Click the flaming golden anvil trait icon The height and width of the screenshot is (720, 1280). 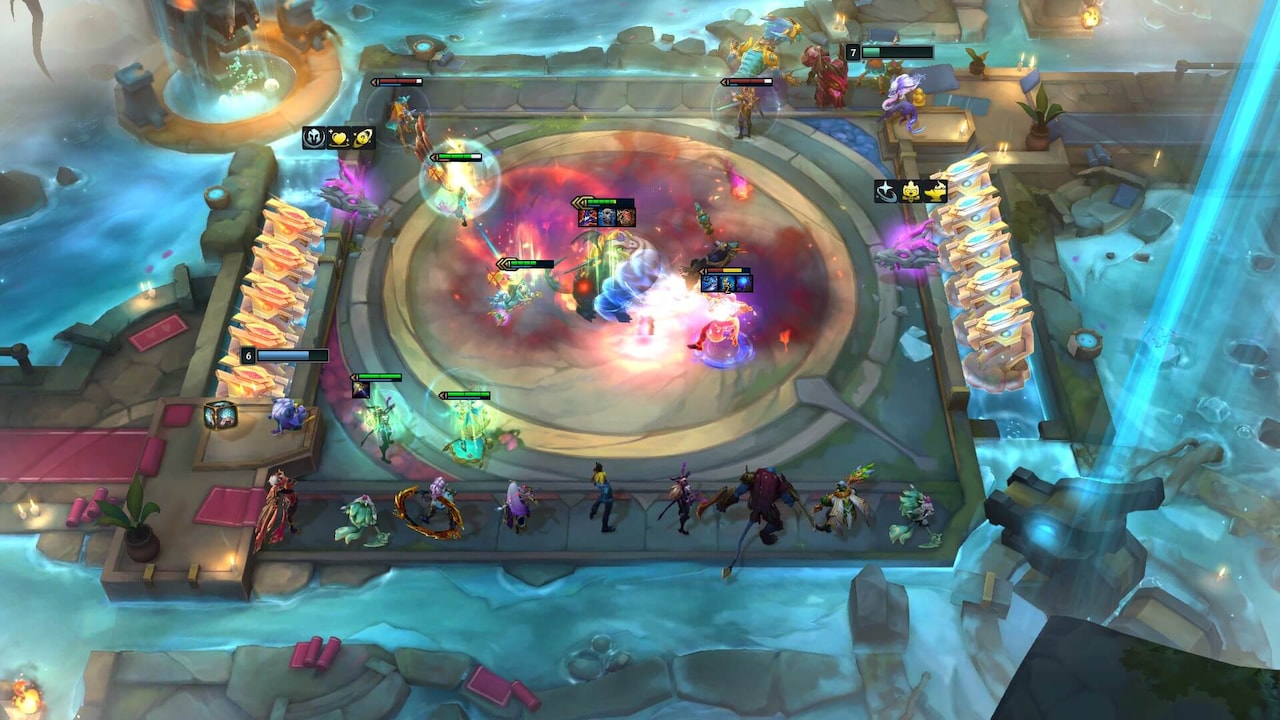click(935, 190)
